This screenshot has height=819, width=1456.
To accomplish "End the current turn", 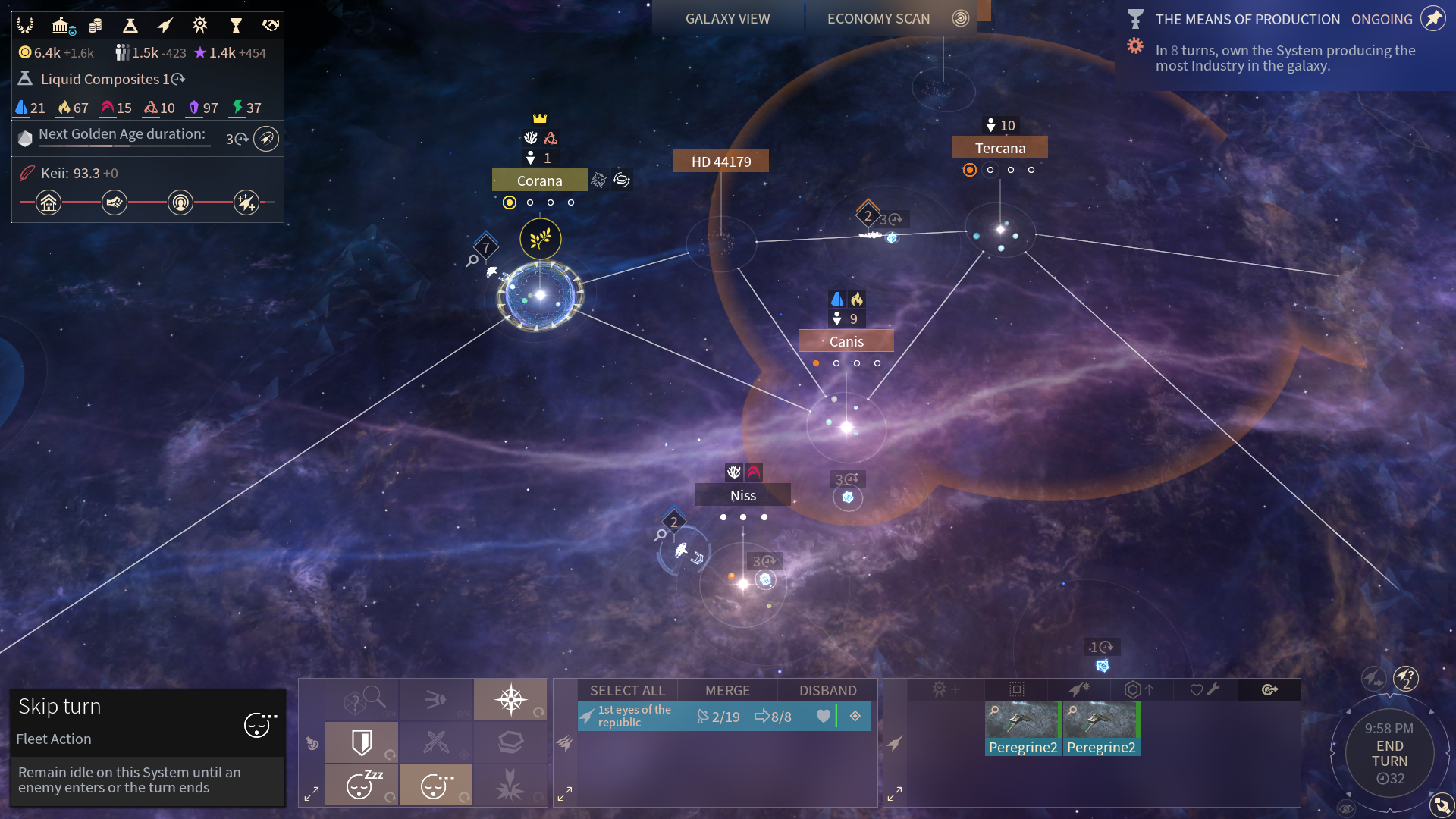I will pyautogui.click(x=1389, y=754).
